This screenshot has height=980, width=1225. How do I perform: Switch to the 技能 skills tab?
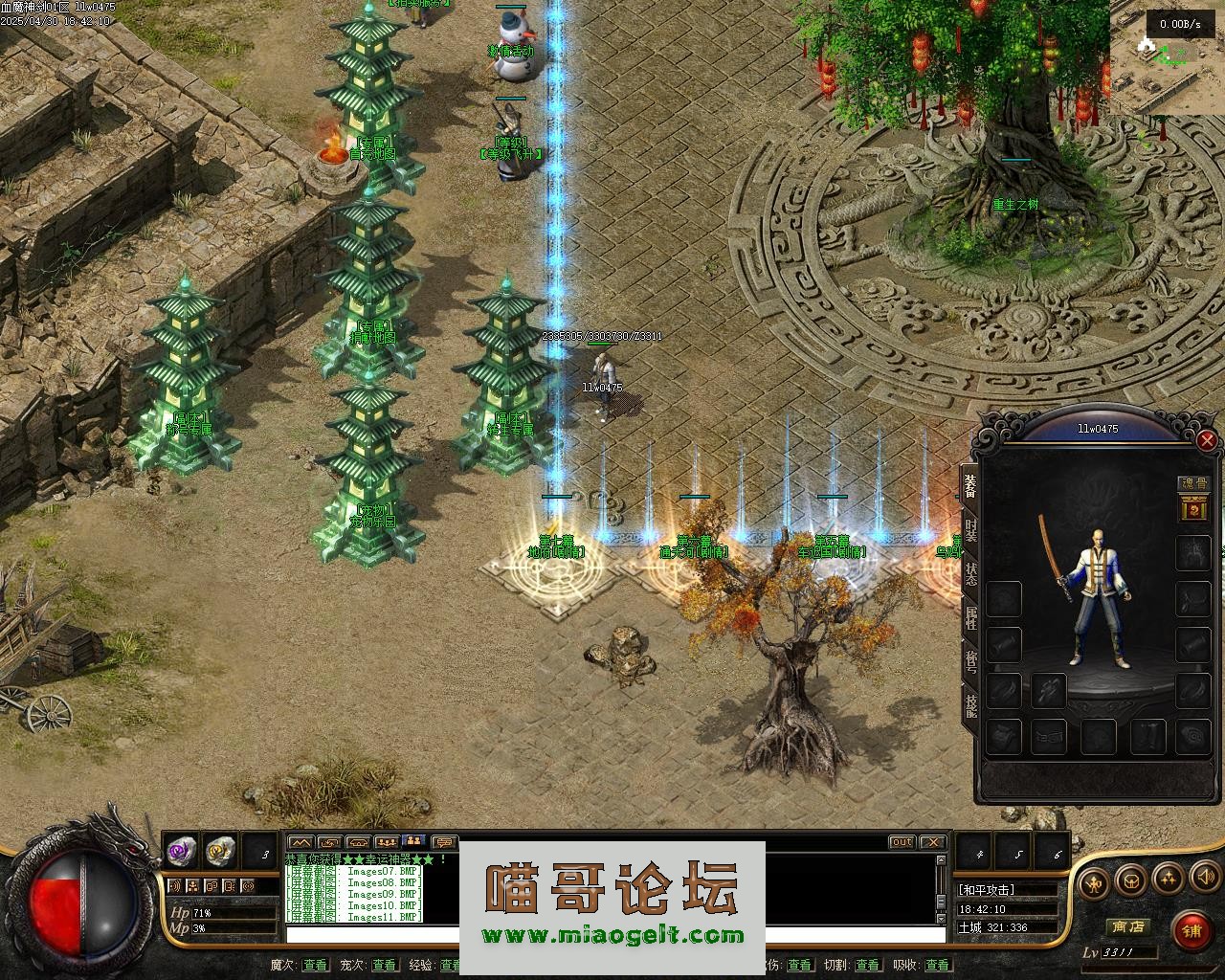click(x=970, y=706)
